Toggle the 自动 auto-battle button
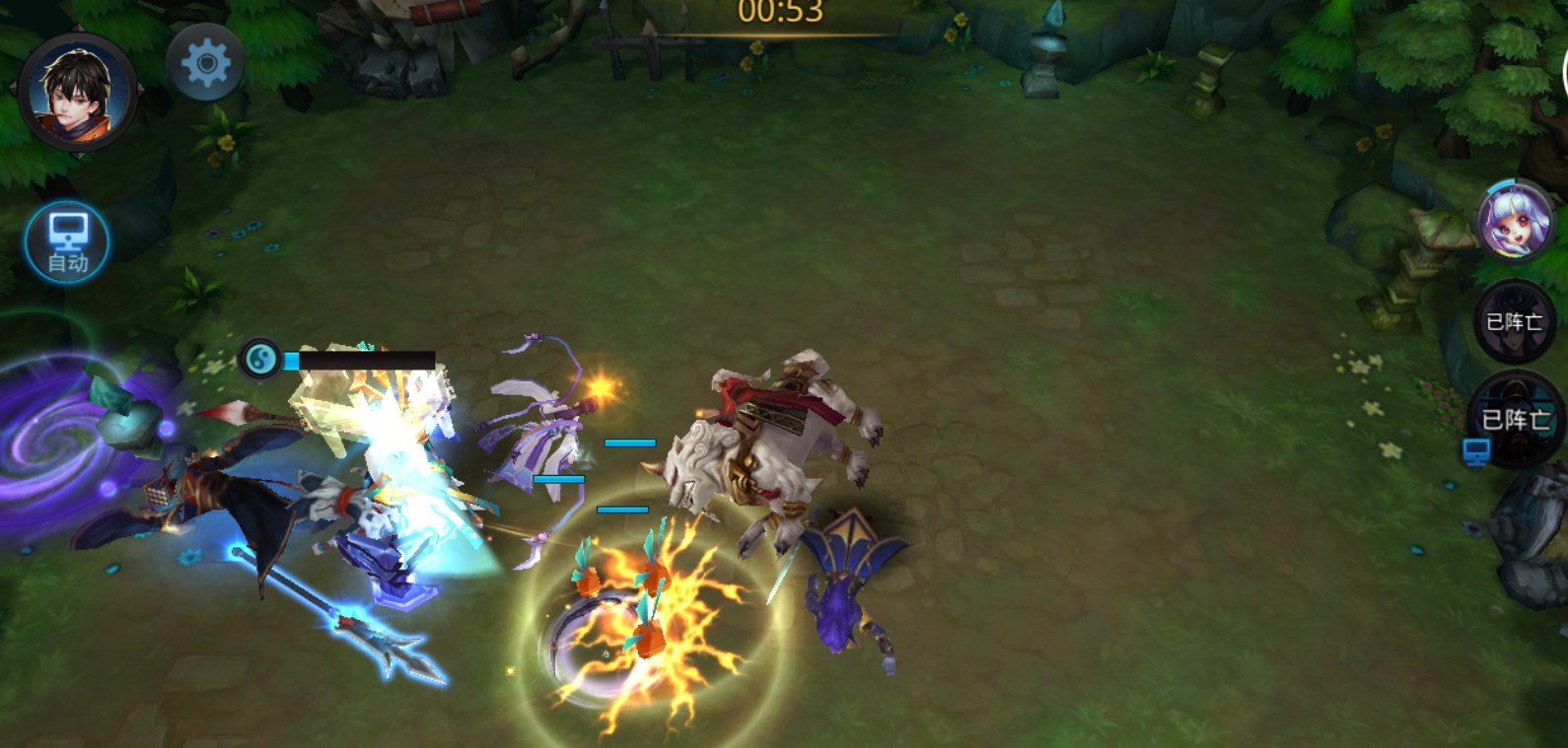 click(x=67, y=242)
